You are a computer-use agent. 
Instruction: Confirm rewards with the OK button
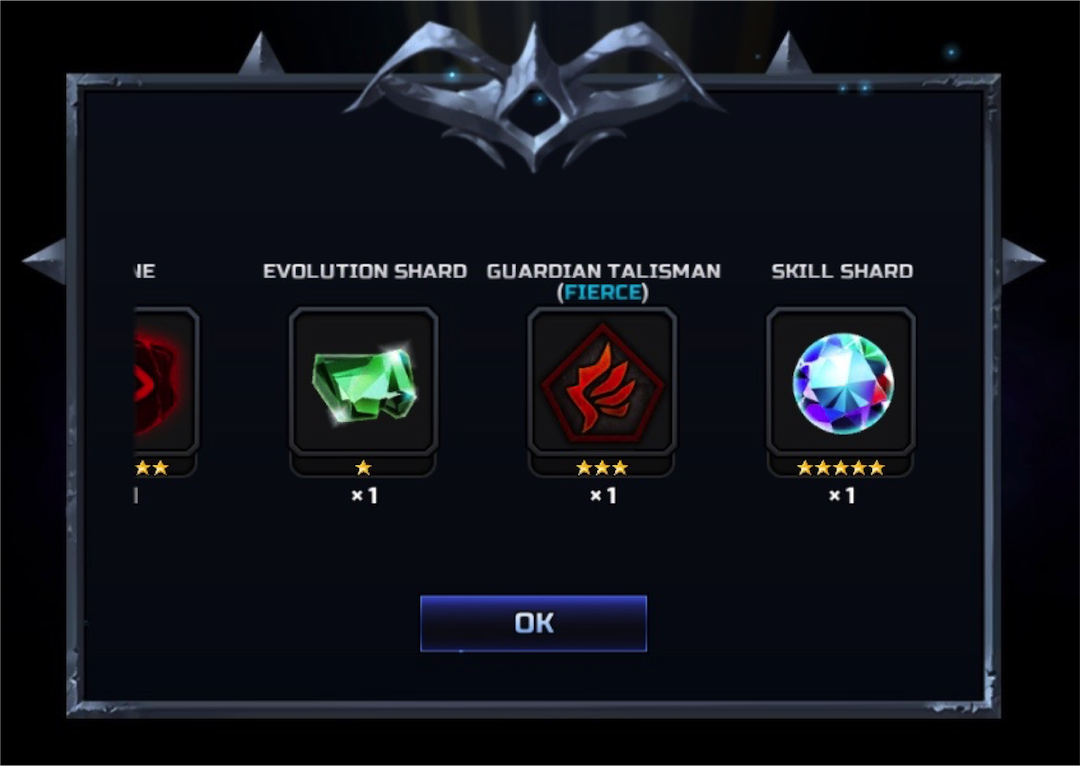pyautogui.click(x=533, y=623)
